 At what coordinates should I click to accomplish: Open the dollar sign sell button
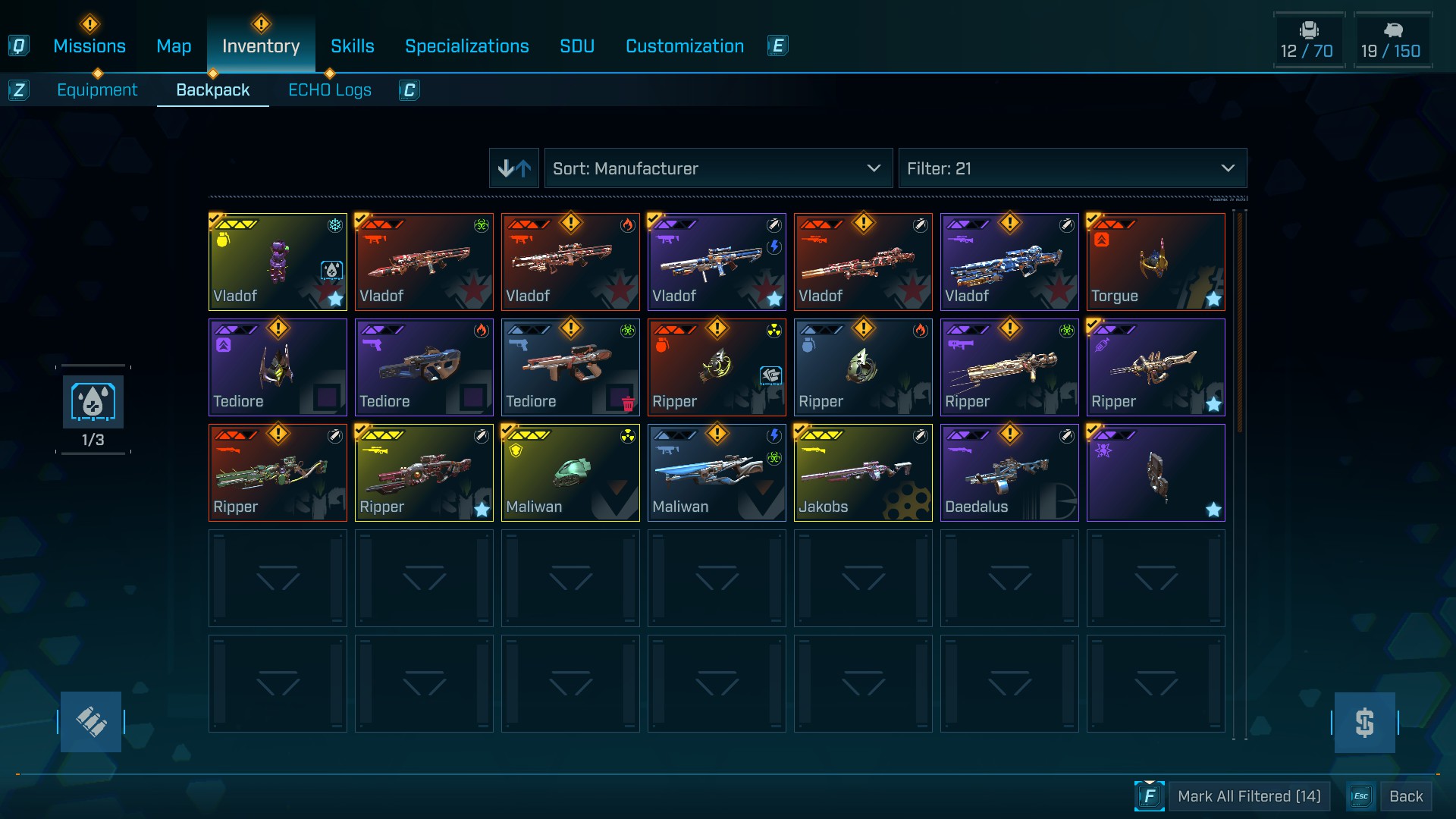(x=1364, y=722)
